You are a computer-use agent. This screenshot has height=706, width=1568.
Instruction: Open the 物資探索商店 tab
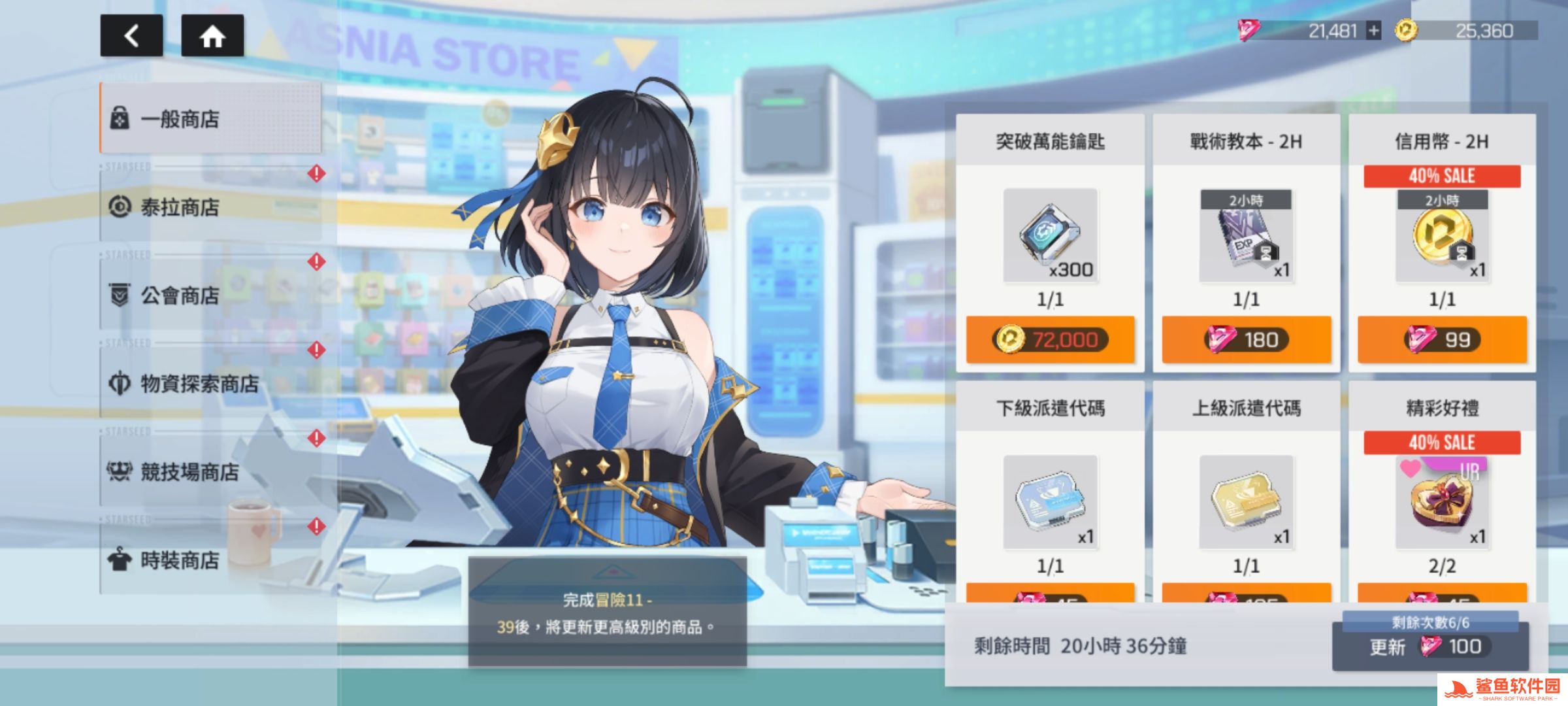(x=210, y=384)
